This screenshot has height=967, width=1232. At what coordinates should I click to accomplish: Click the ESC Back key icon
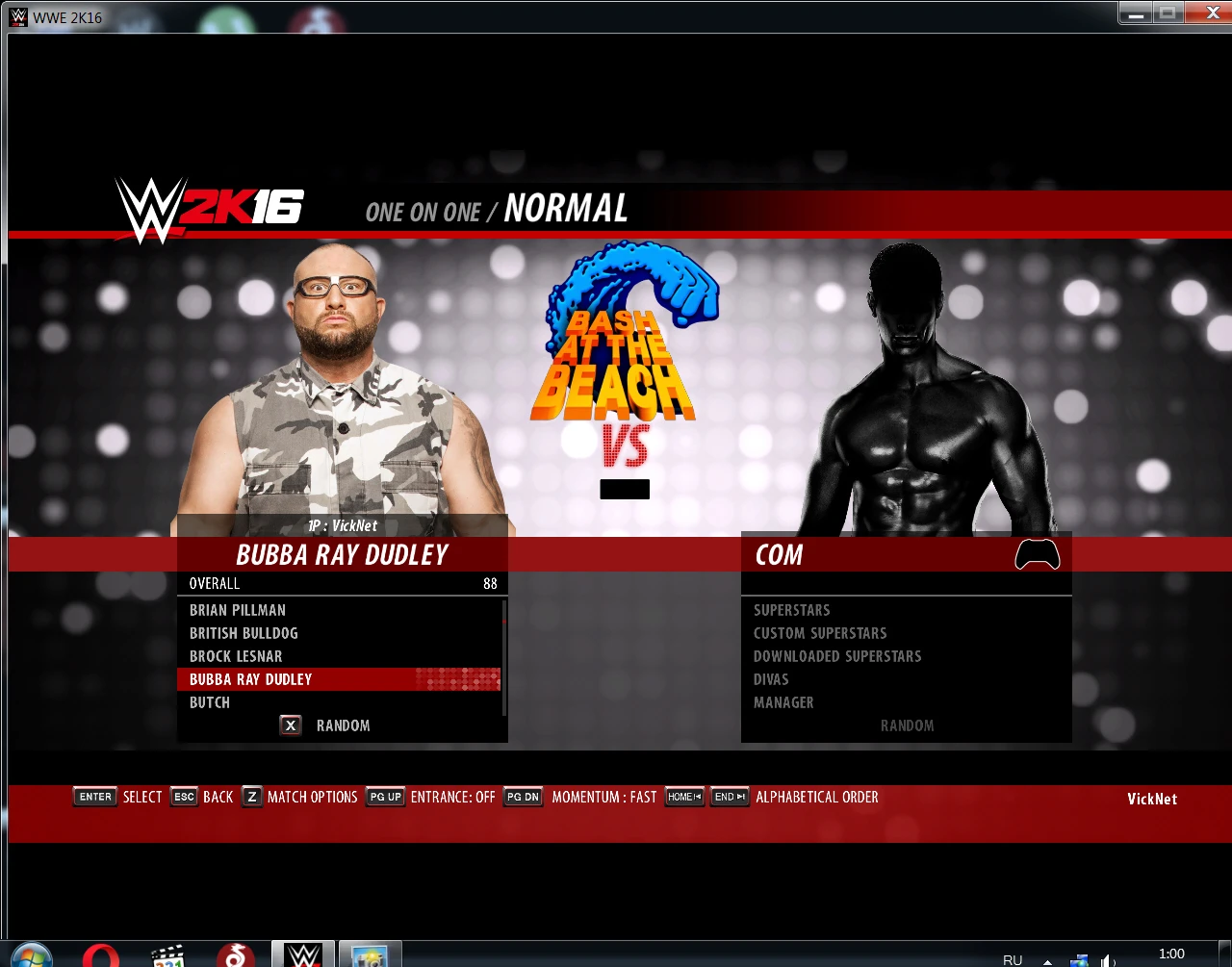pyautogui.click(x=184, y=796)
